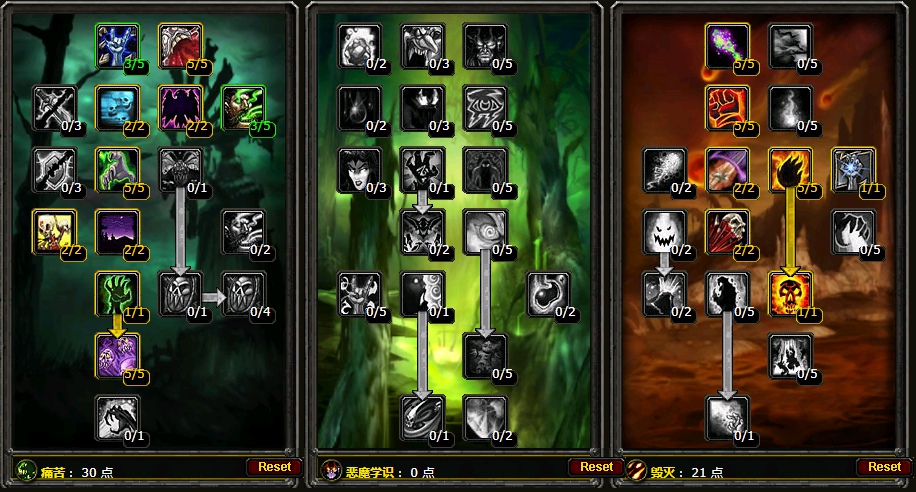916x492 pixels.
Task: Add a point to the purple-green bolt talent
Action: click(x=727, y=46)
